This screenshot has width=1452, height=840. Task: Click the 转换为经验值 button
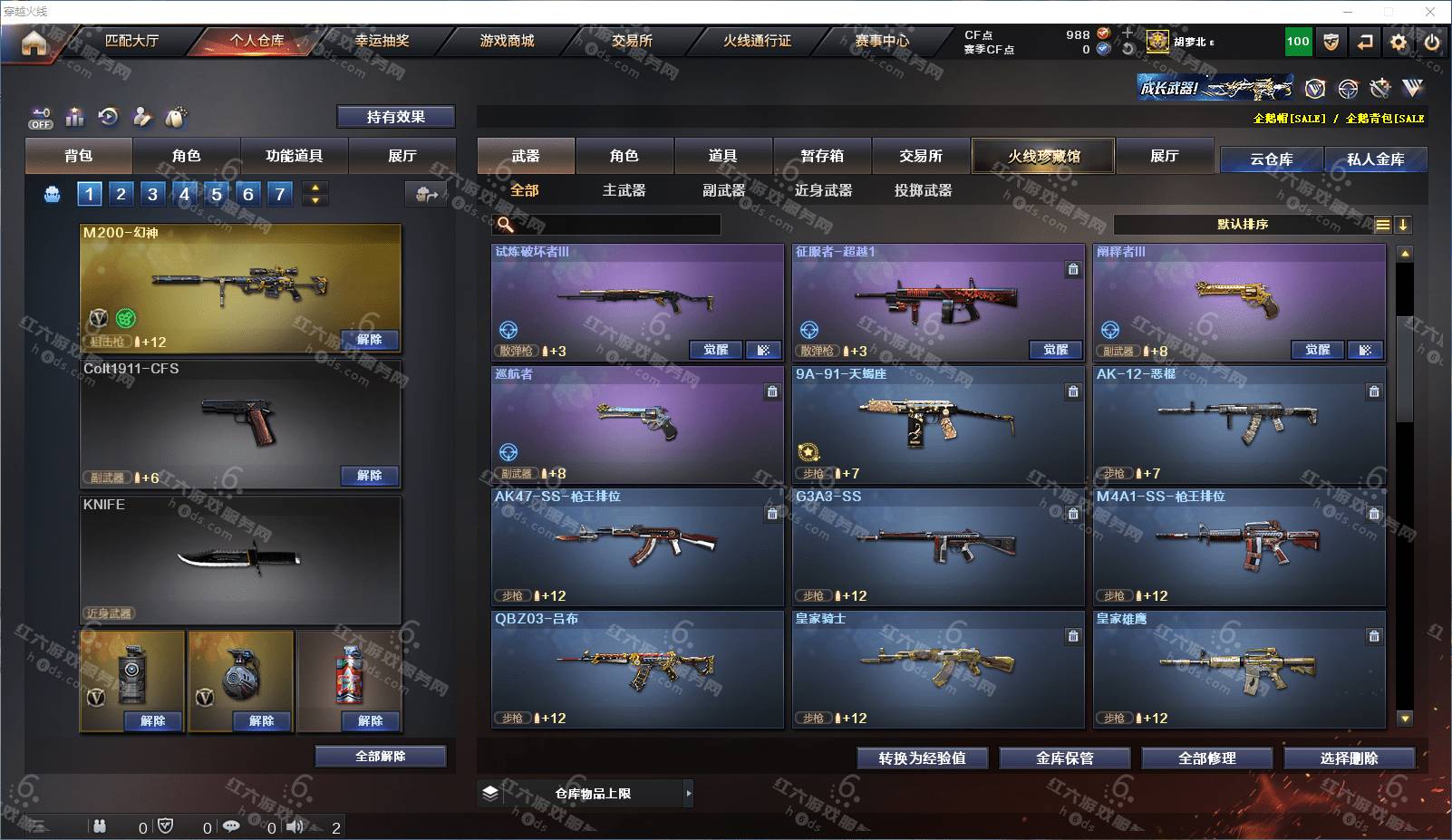922,758
